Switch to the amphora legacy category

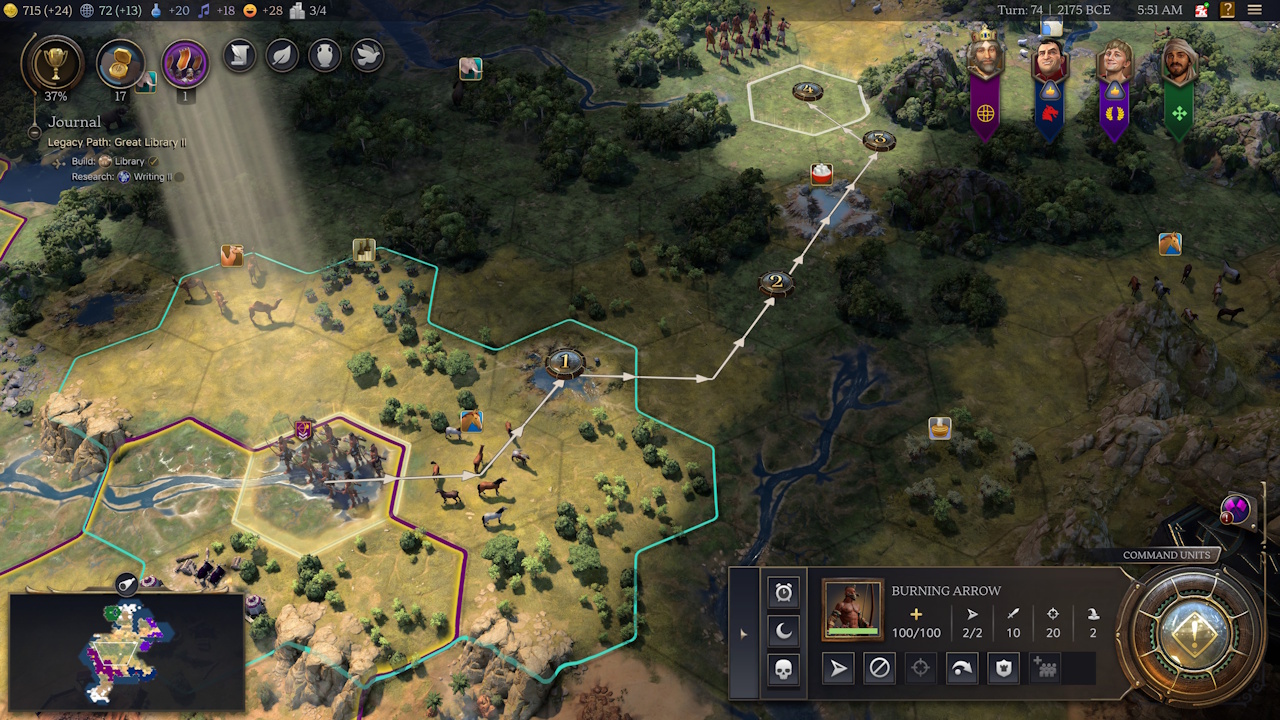(x=325, y=56)
